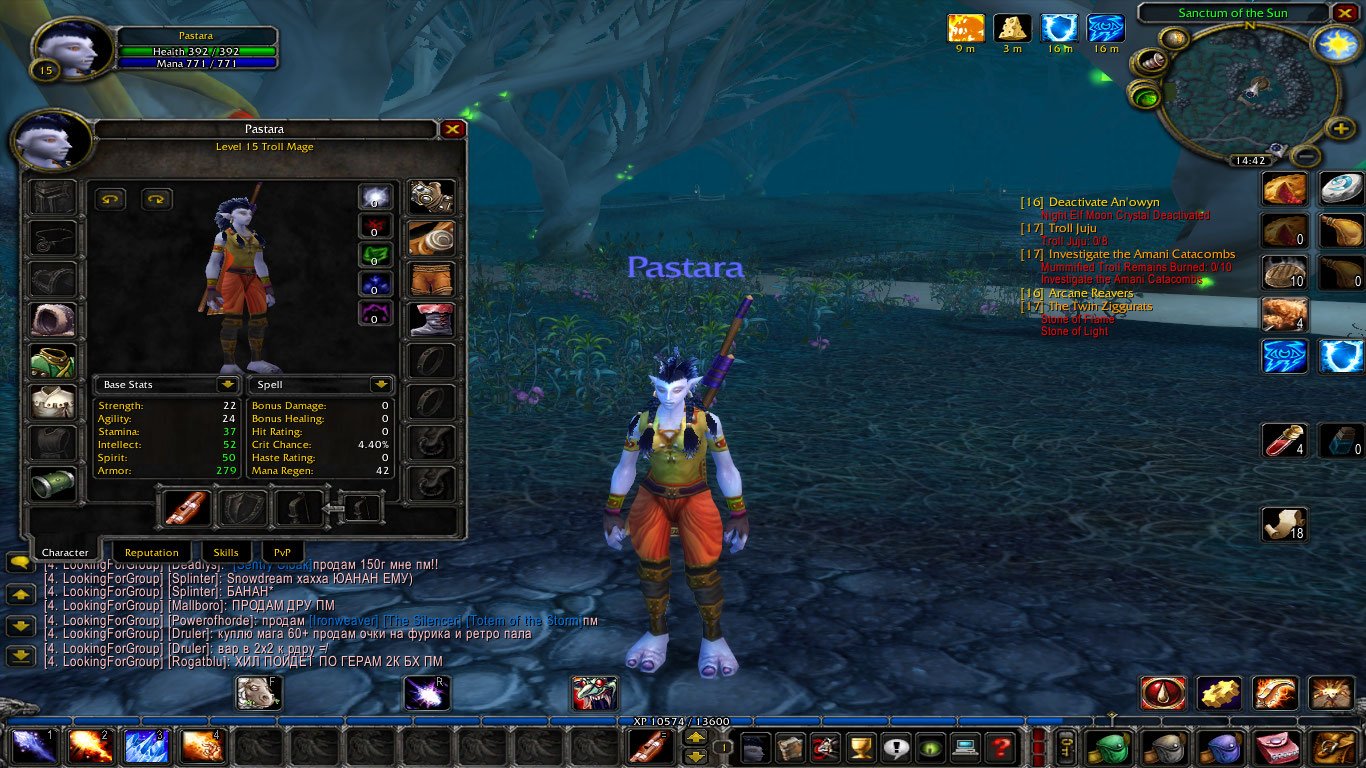Use the red health potion
Viewport: 1366px width, 768px height.
click(1284, 441)
